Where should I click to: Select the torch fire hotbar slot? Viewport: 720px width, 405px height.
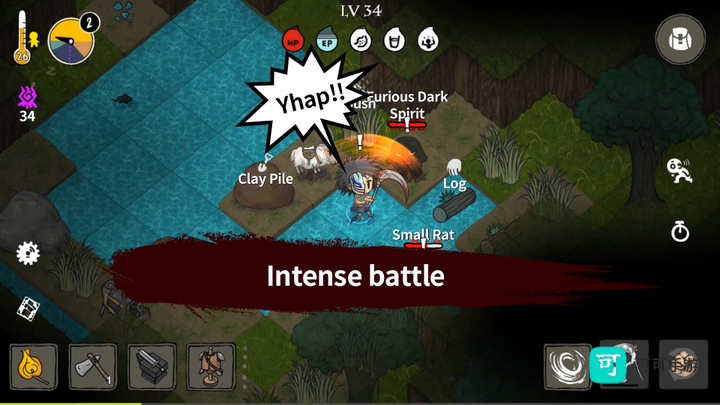(34, 367)
